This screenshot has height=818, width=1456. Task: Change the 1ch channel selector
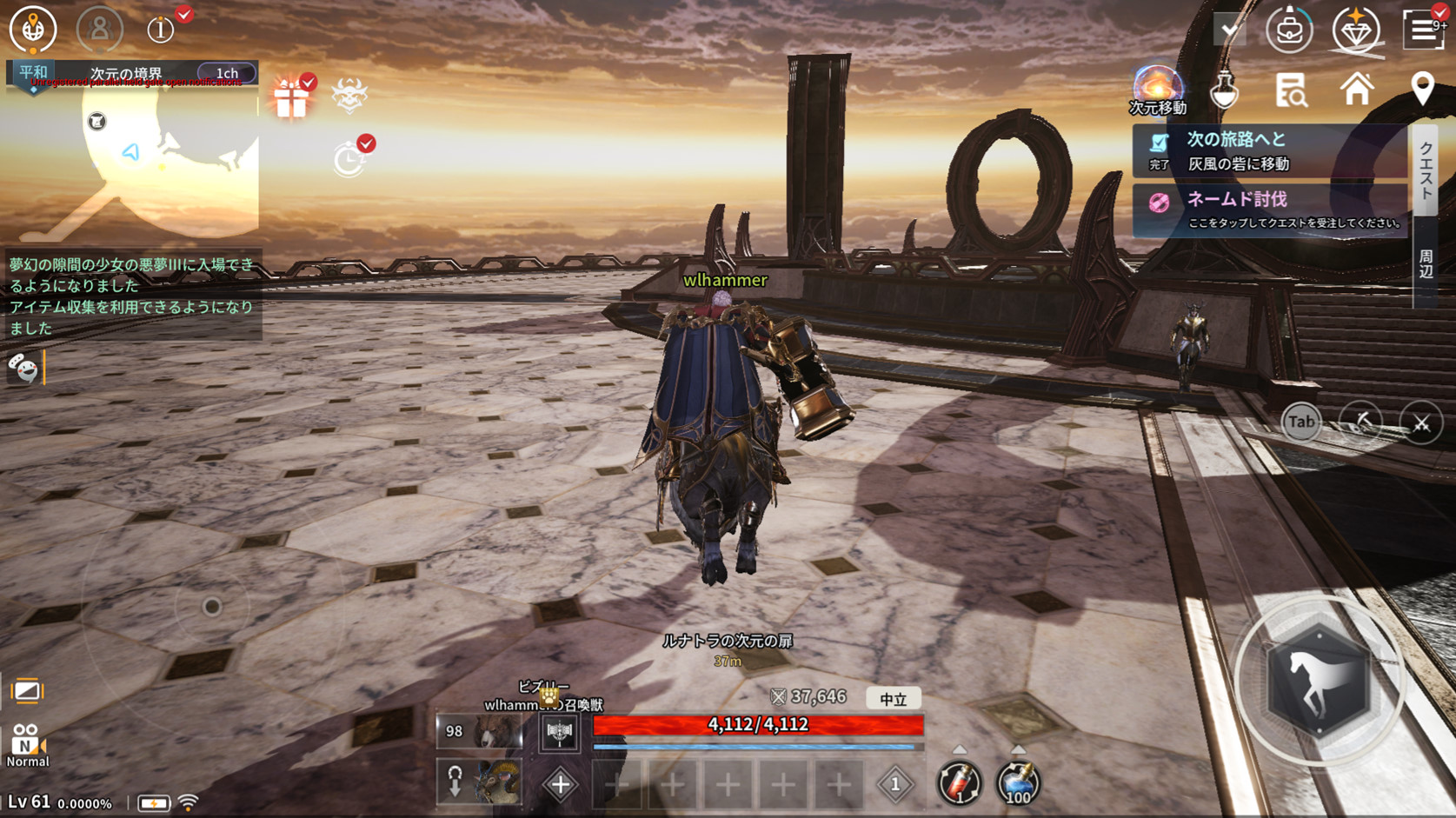point(227,73)
